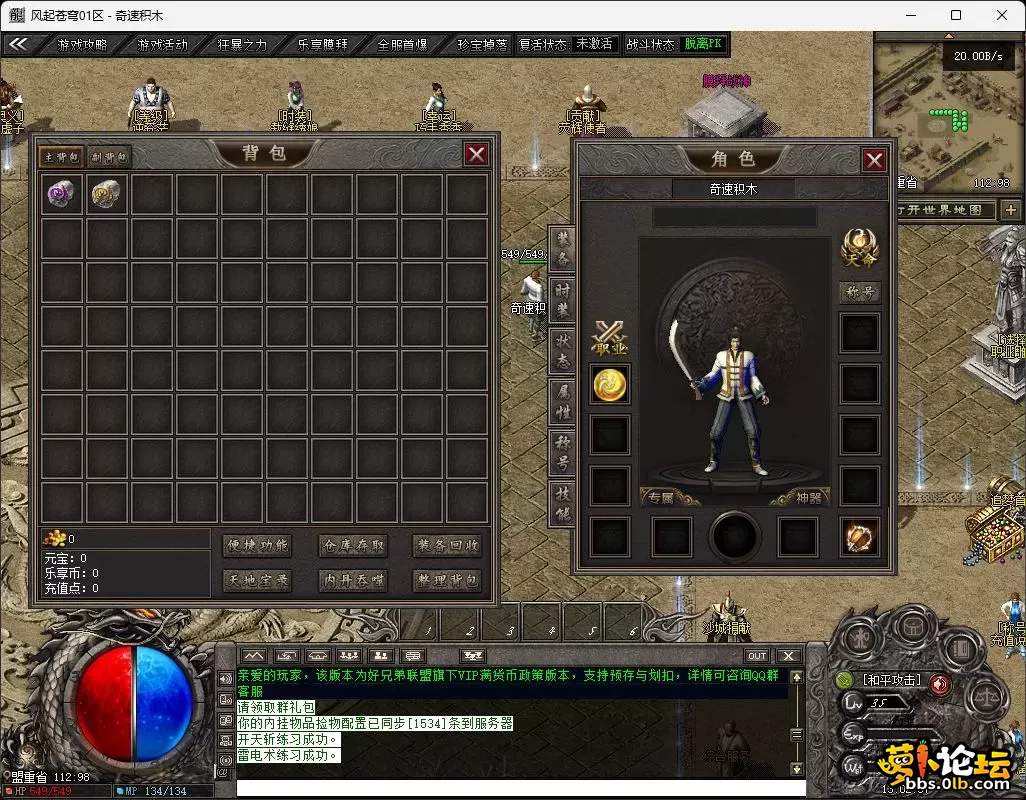Maximize the game window
This screenshot has width=1026, height=800.
pos(956,15)
